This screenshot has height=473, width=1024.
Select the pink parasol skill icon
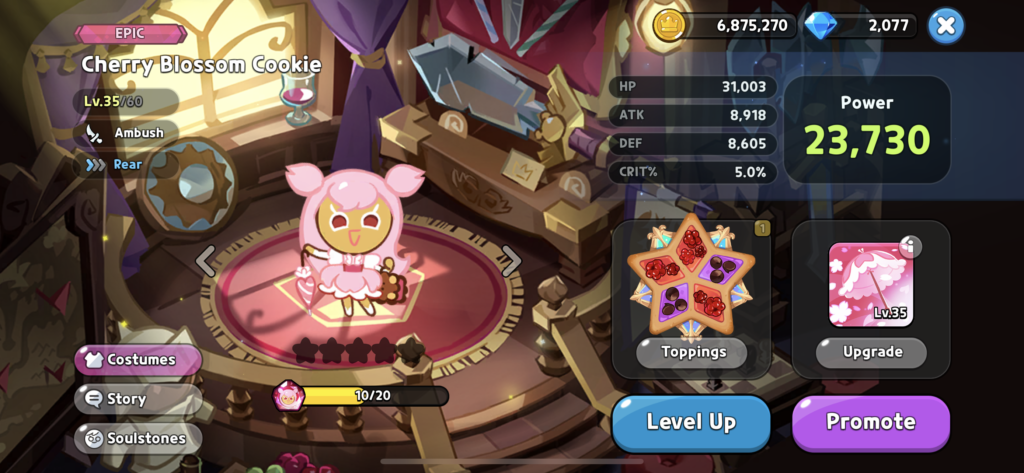tap(870, 284)
